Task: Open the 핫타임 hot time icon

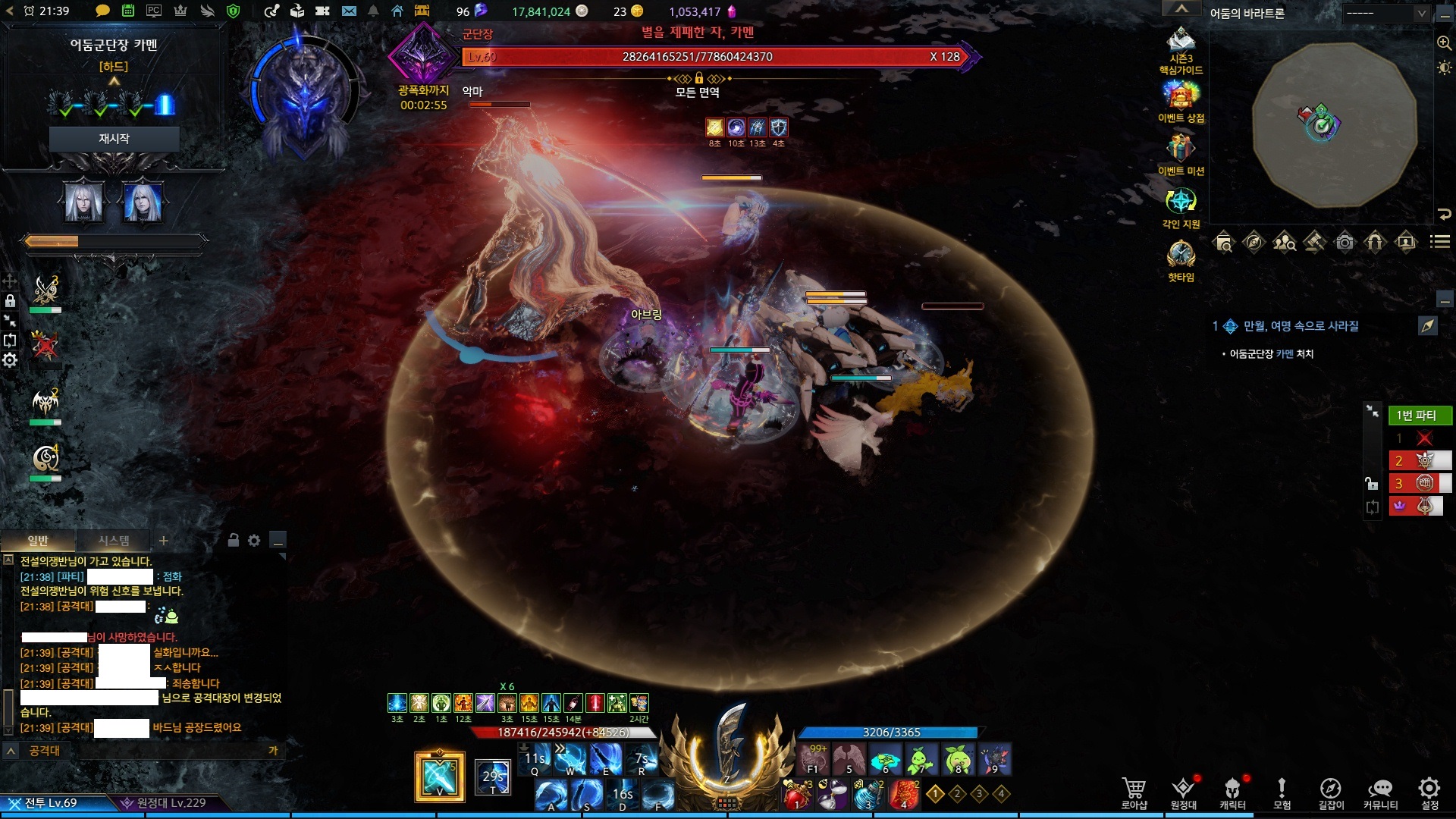Action: click(1181, 259)
